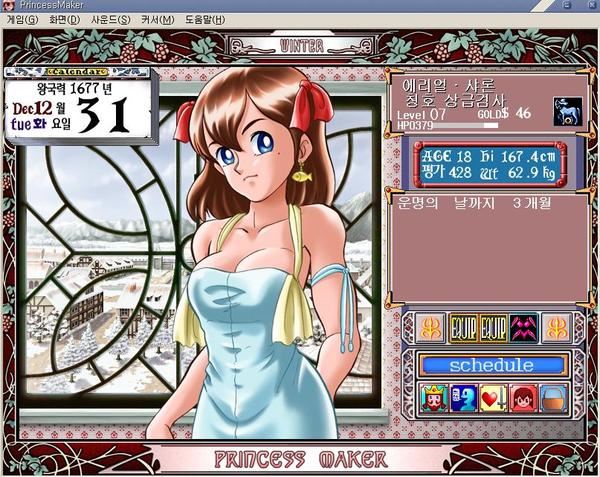Open the heart and sword status icon
Viewport: 600px width, 477px height.
492,400
